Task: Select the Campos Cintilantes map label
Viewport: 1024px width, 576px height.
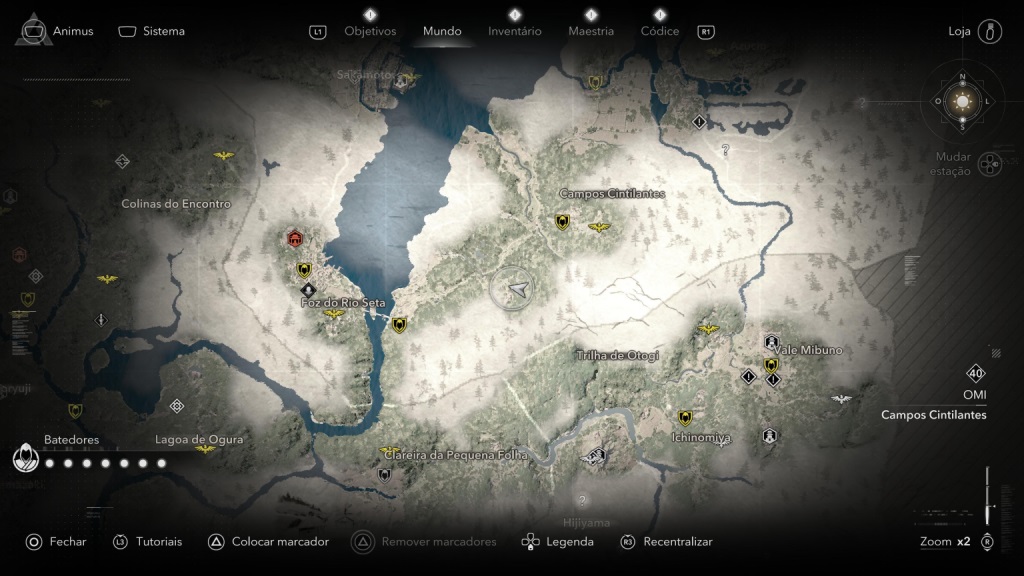Action: click(612, 194)
